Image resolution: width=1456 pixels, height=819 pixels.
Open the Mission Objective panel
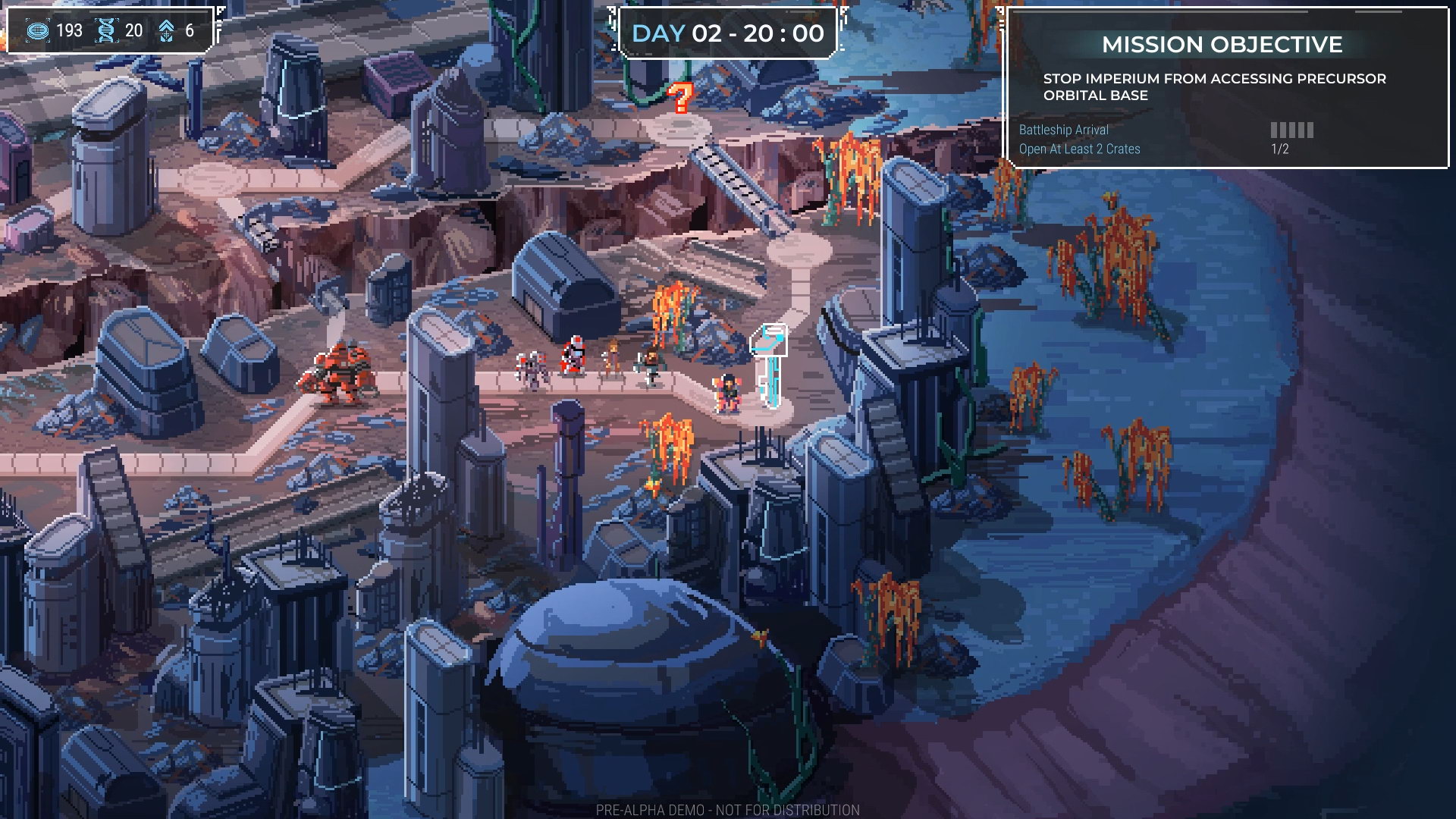click(1221, 45)
